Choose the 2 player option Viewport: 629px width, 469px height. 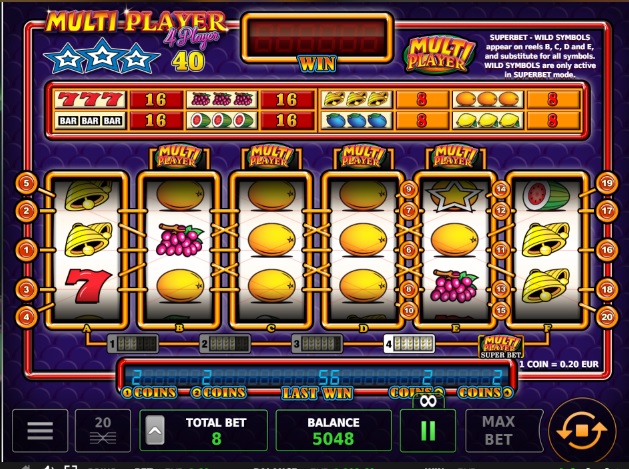click(225, 344)
